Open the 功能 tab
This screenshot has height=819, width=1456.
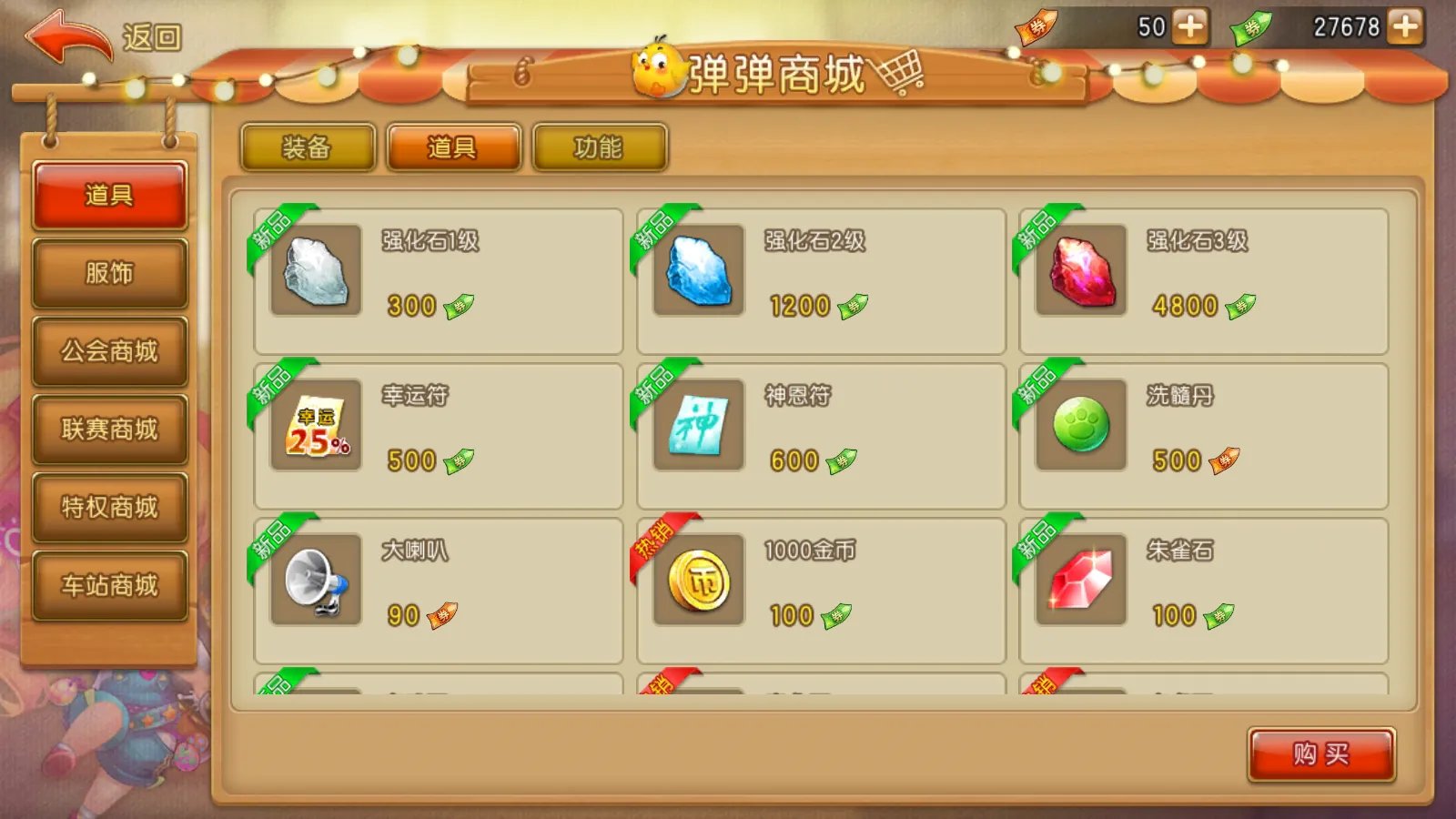pyautogui.click(x=598, y=147)
